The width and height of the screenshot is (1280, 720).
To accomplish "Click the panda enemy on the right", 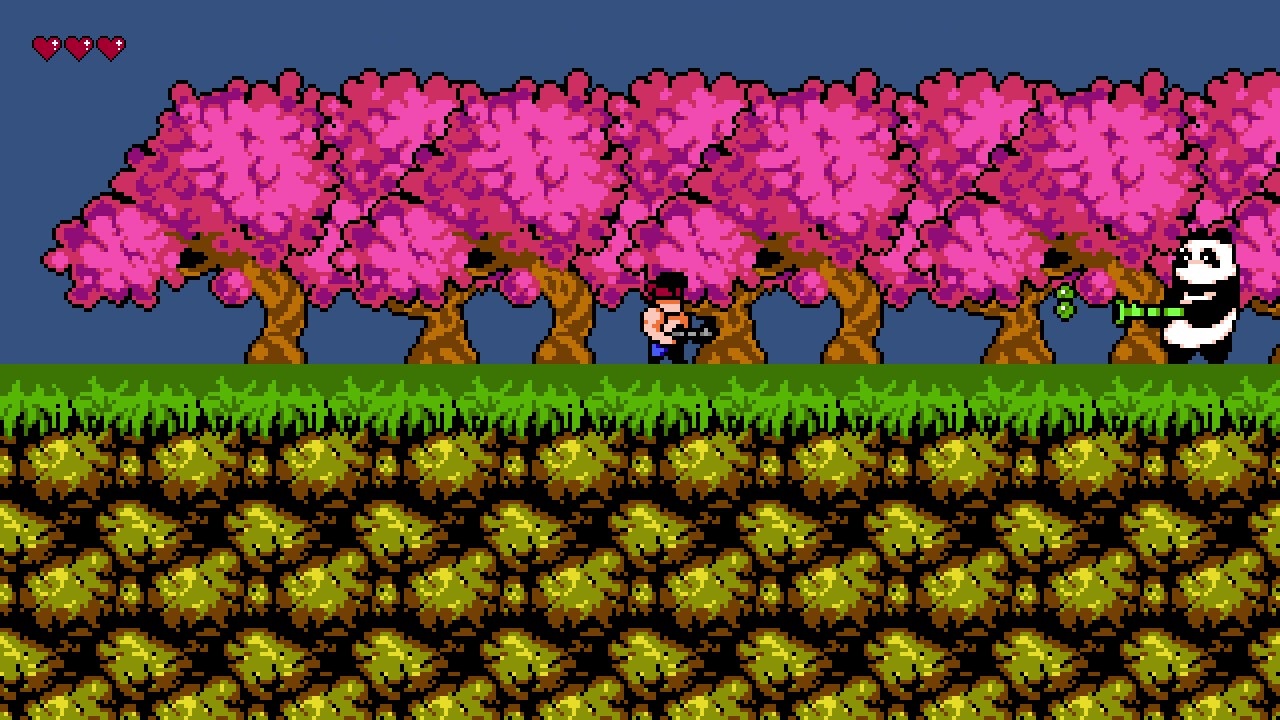I will [1205, 300].
